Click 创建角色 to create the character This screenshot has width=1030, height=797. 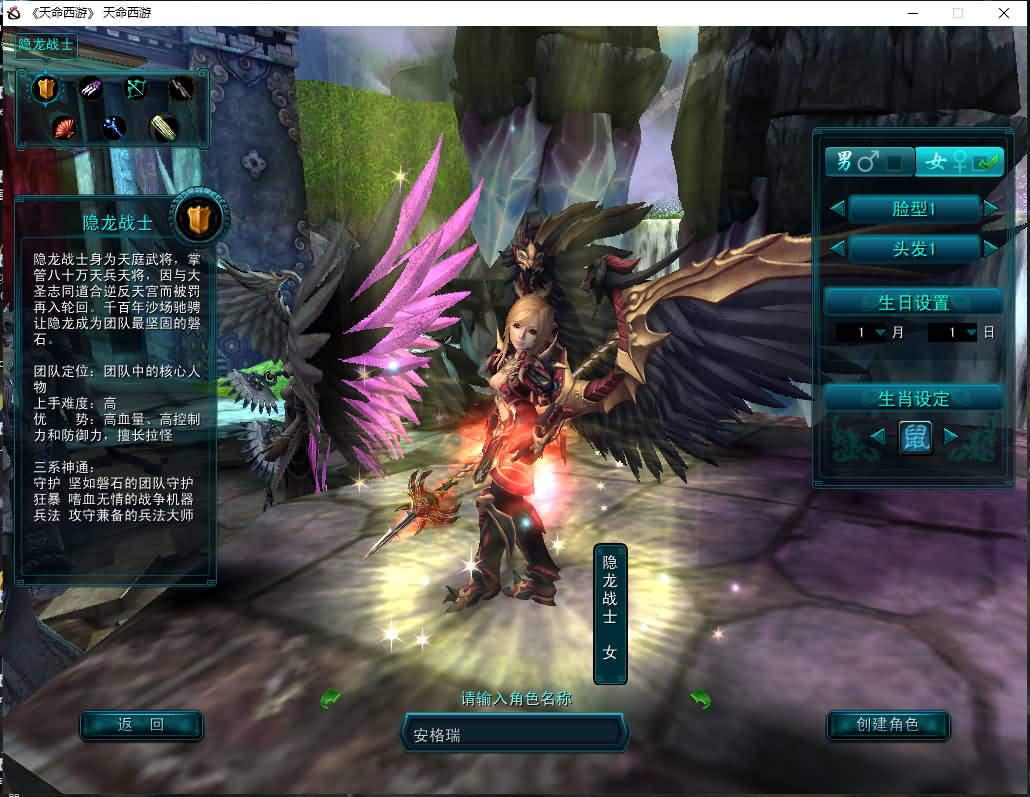[x=888, y=725]
